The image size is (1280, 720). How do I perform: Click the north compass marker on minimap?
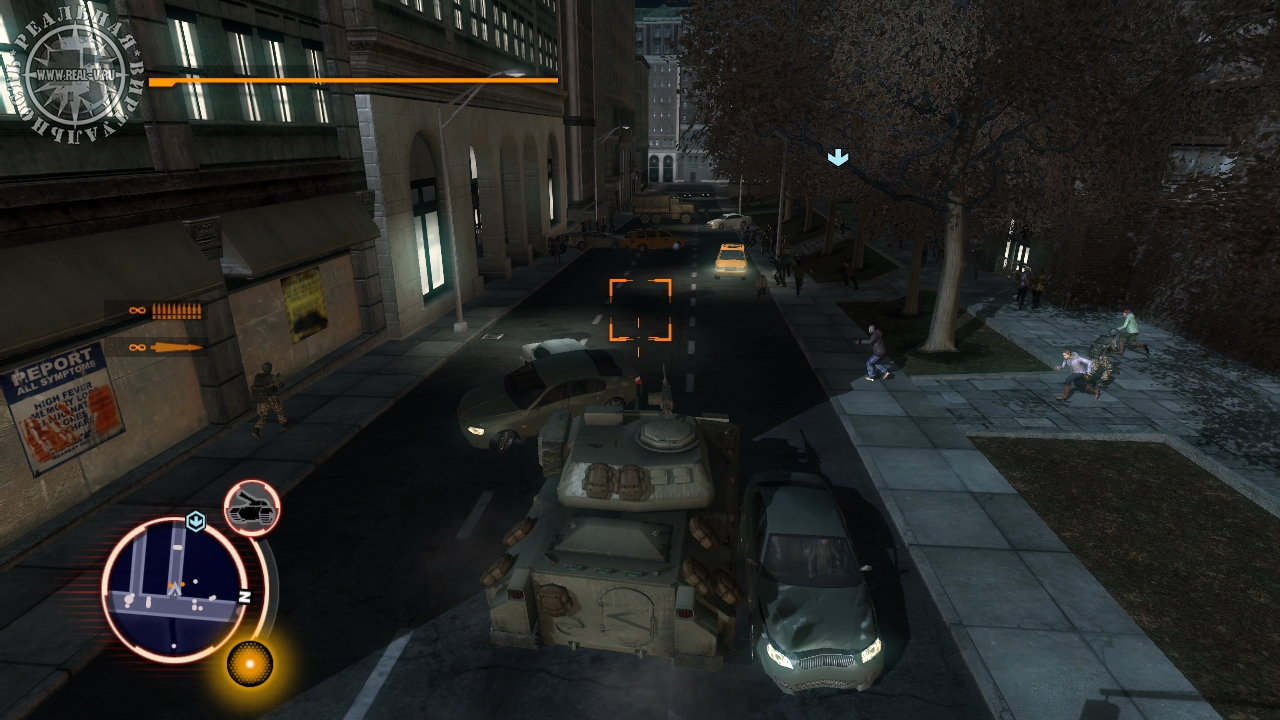point(243,596)
